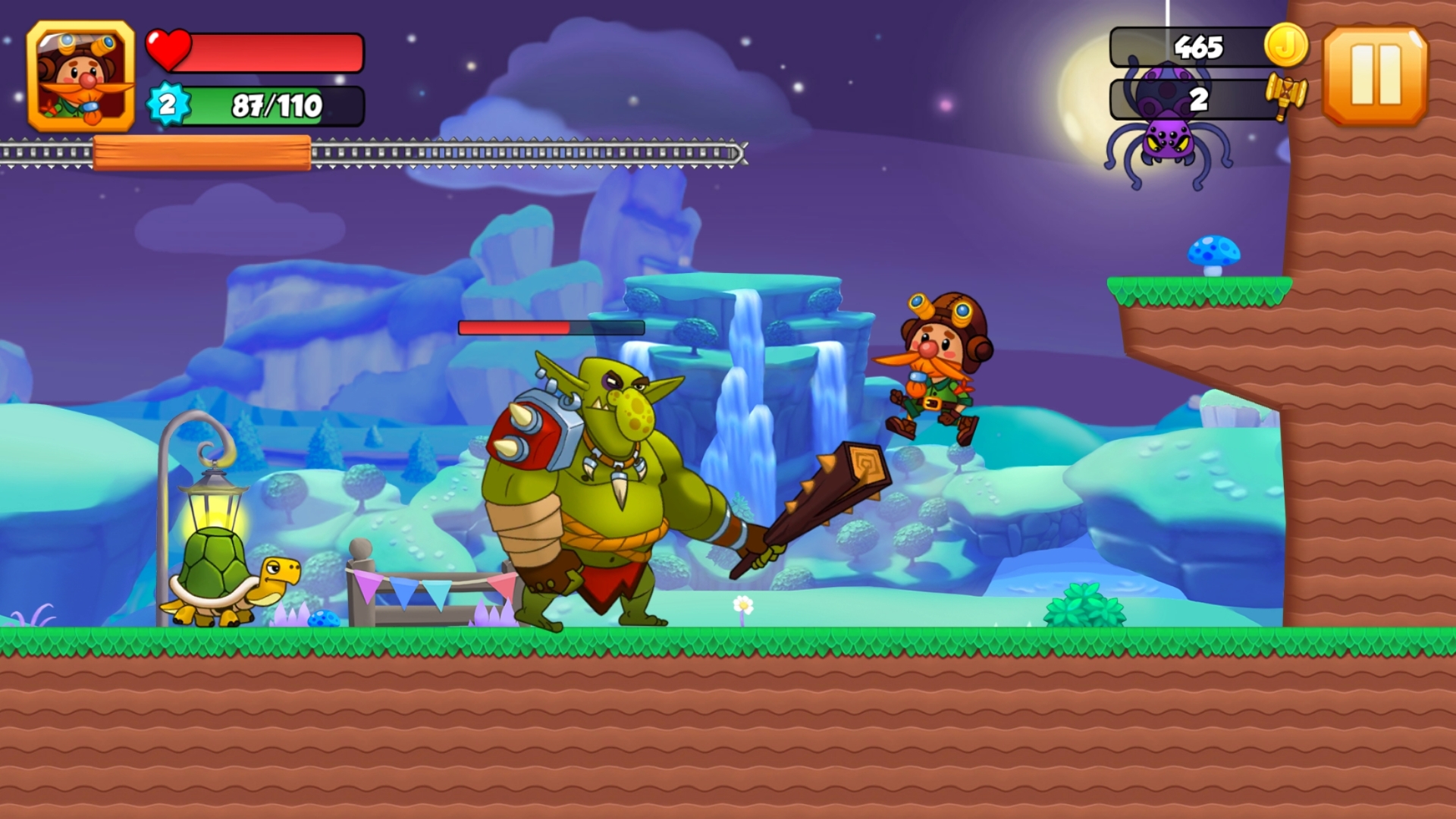Click the hammer counter showing 2
Viewport: 1456px width, 819px height.
click(x=1198, y=97)
